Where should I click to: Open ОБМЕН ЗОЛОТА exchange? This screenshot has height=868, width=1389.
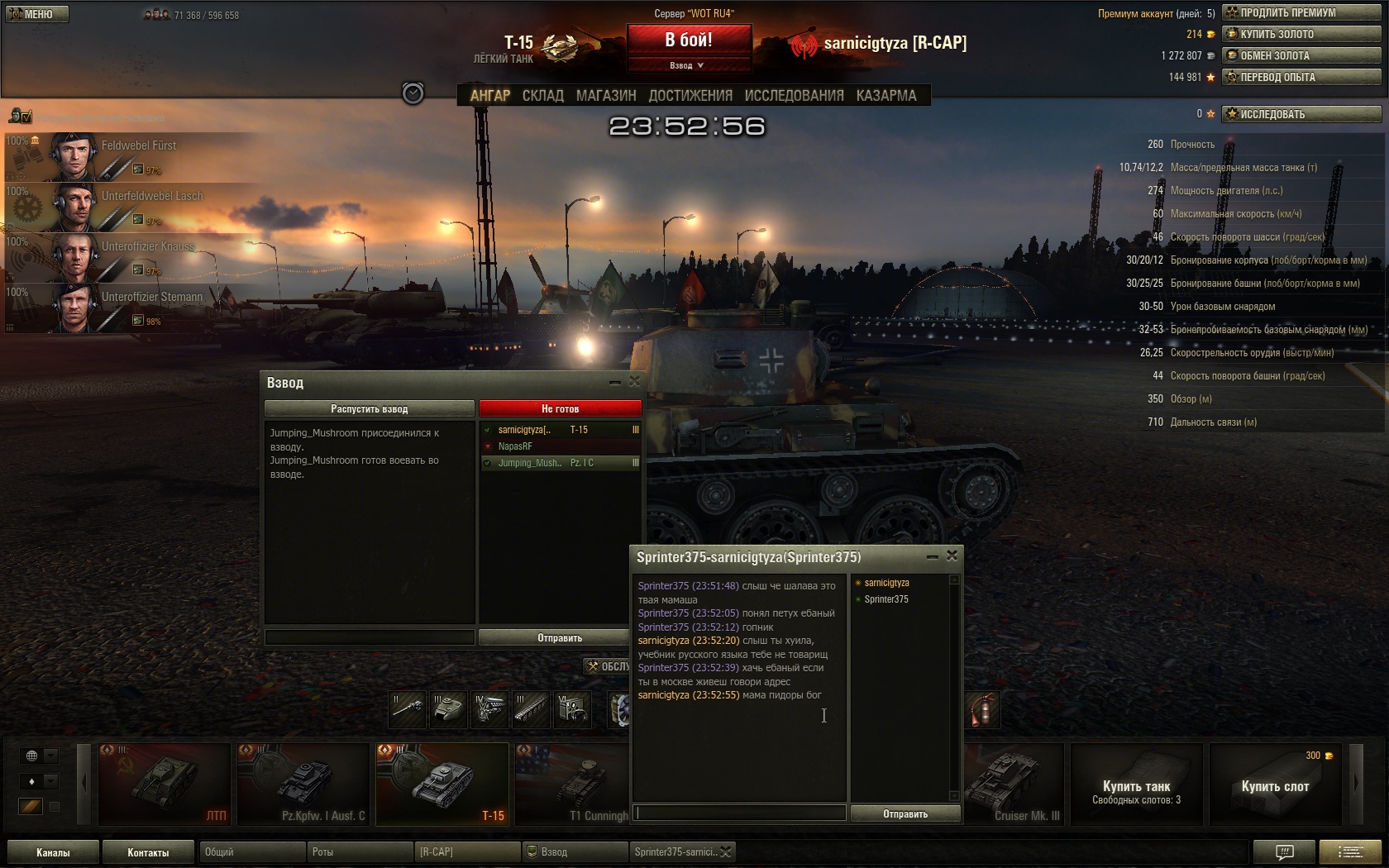1302,55
